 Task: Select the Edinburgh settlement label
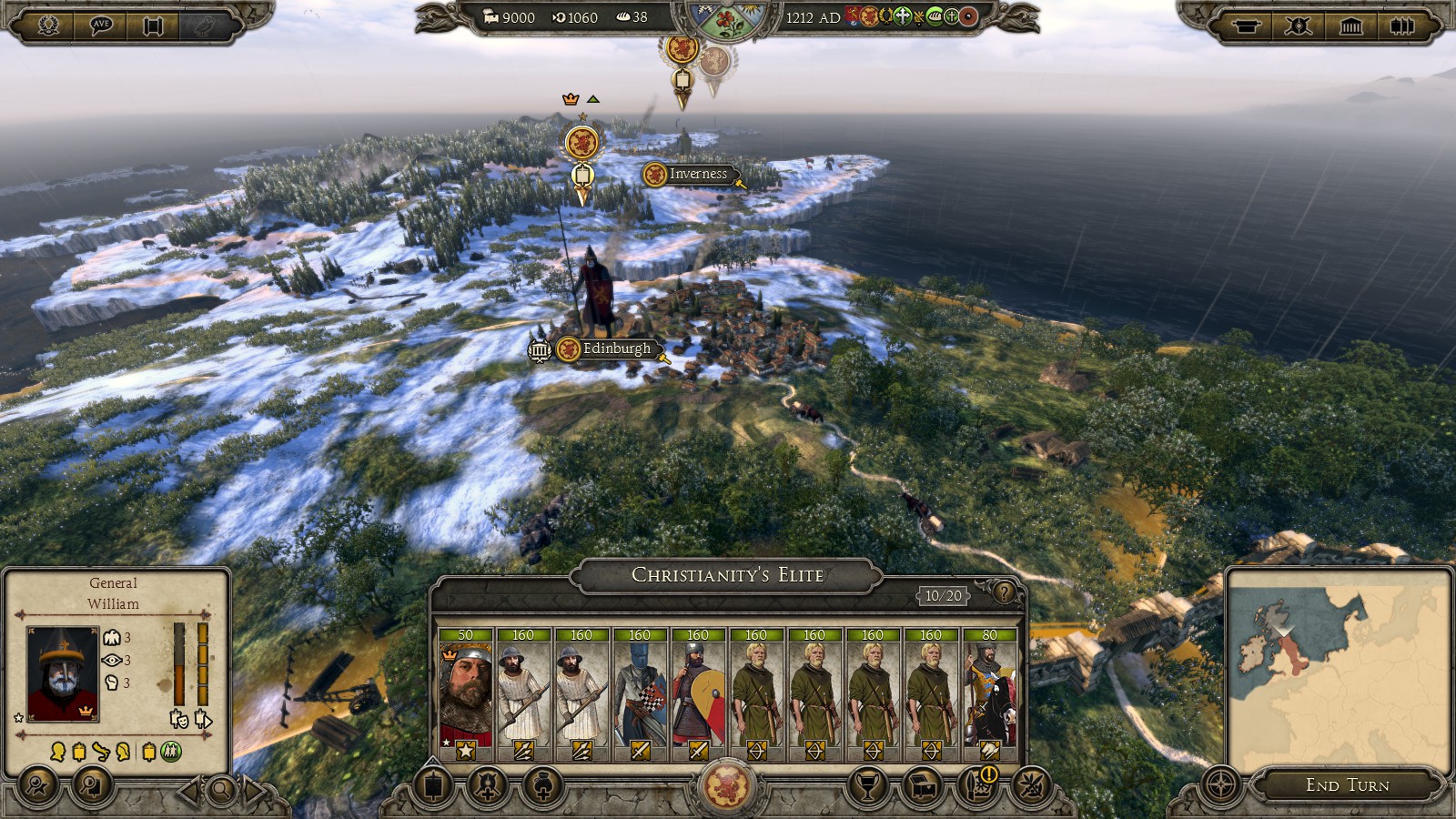pyautogui.click(x=616, y=349)
